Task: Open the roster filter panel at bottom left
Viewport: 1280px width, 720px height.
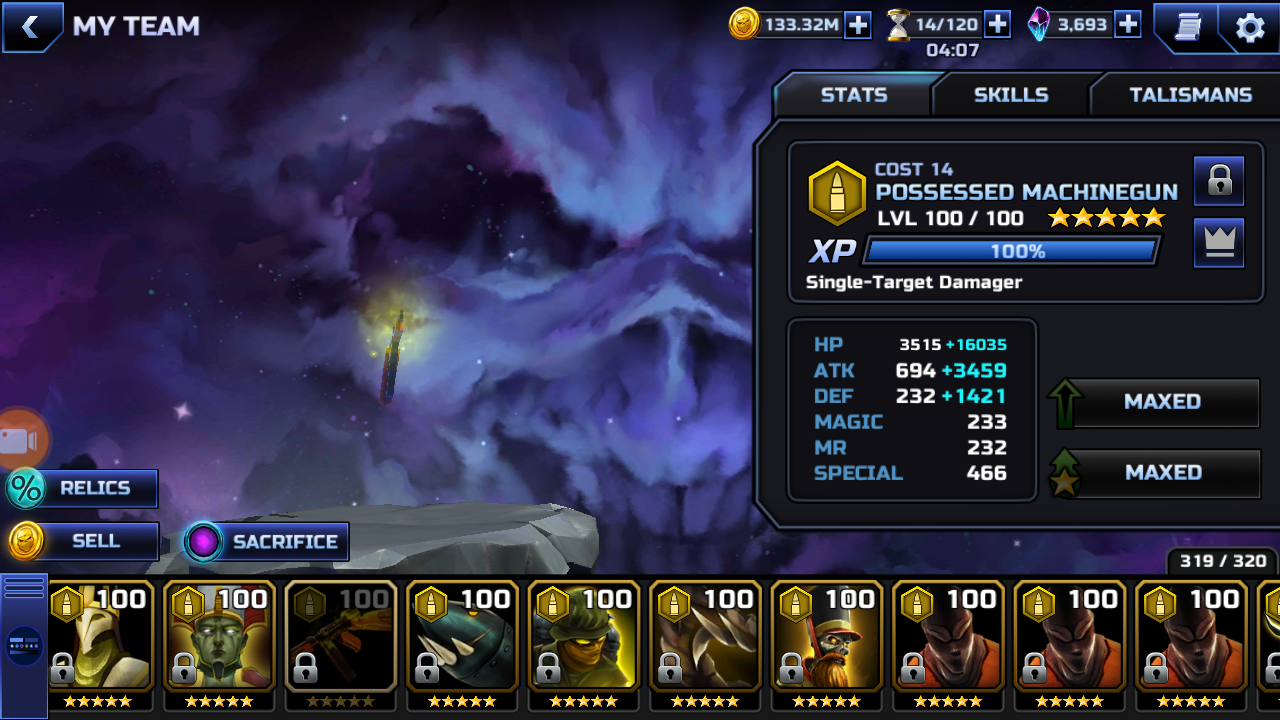Action: click(x=23, y=645)
